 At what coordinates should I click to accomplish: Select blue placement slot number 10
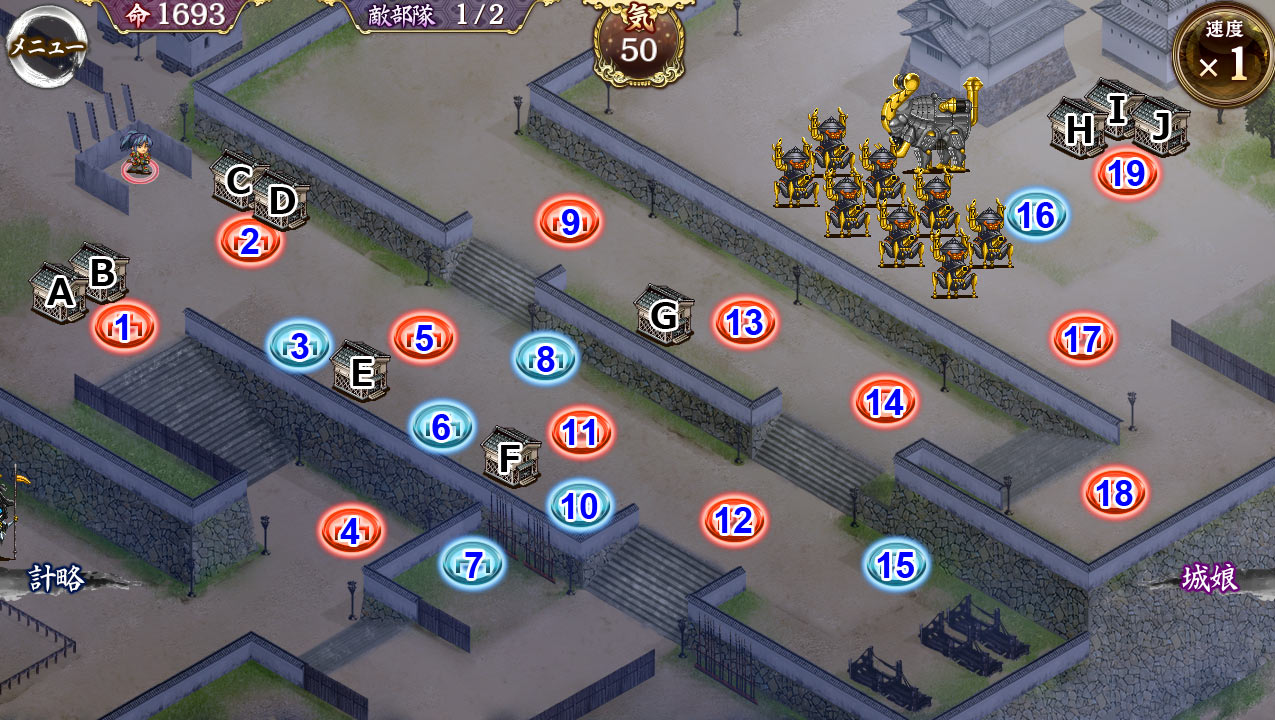[580, 506]
